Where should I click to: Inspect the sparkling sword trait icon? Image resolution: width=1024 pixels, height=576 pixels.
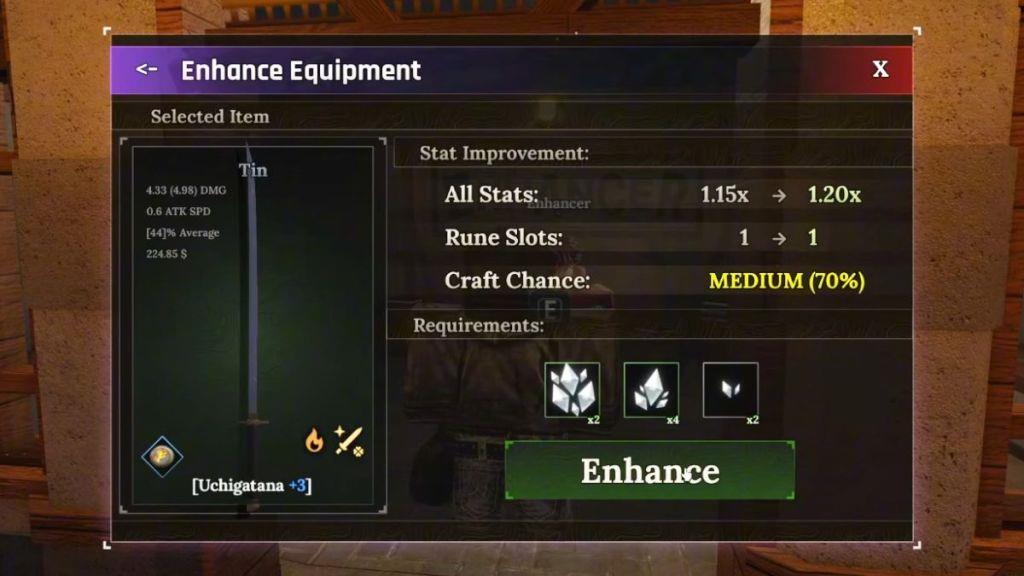click(x=348, y=440)
